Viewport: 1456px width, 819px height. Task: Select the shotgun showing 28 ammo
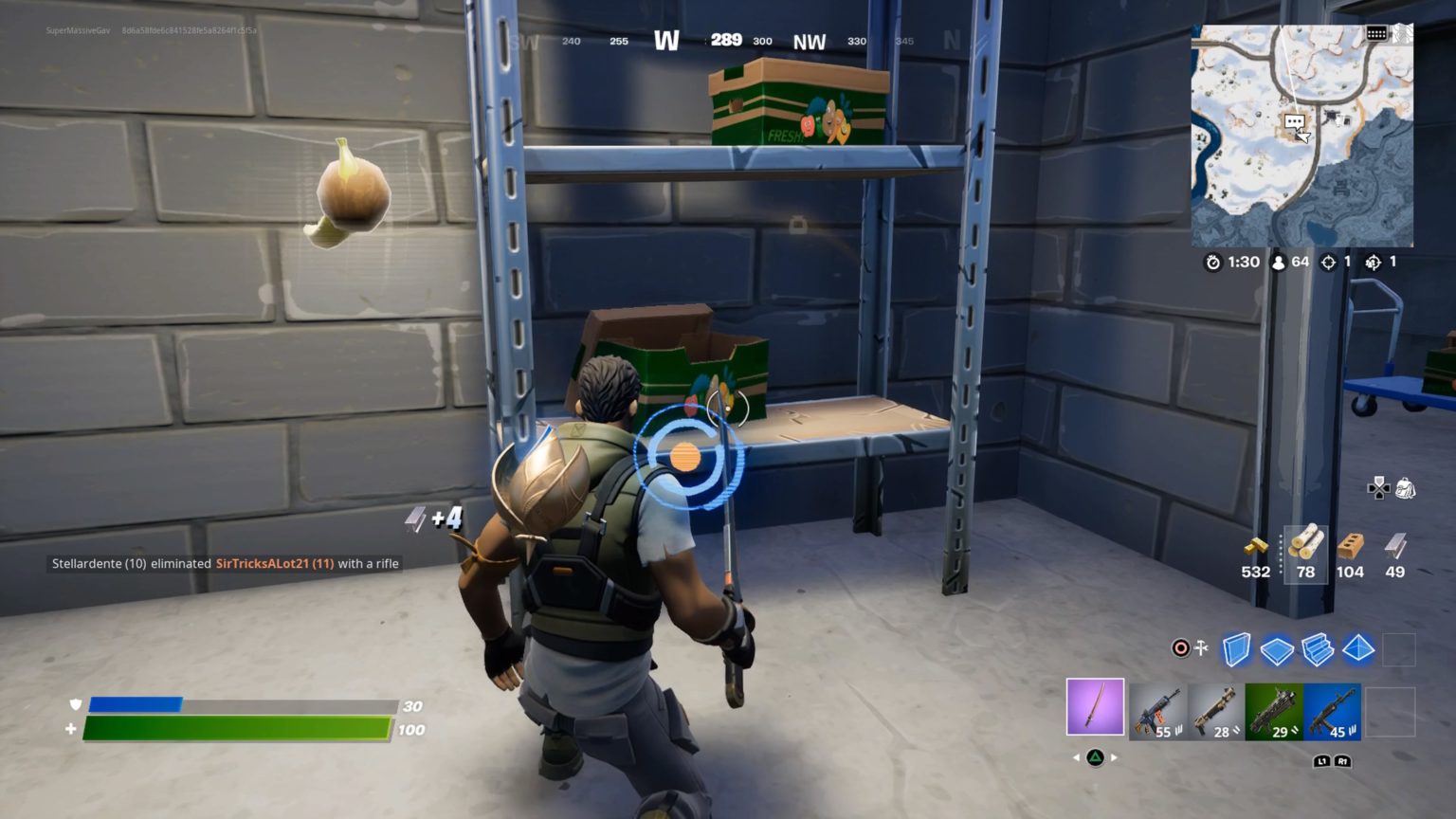pos(1218,709)
